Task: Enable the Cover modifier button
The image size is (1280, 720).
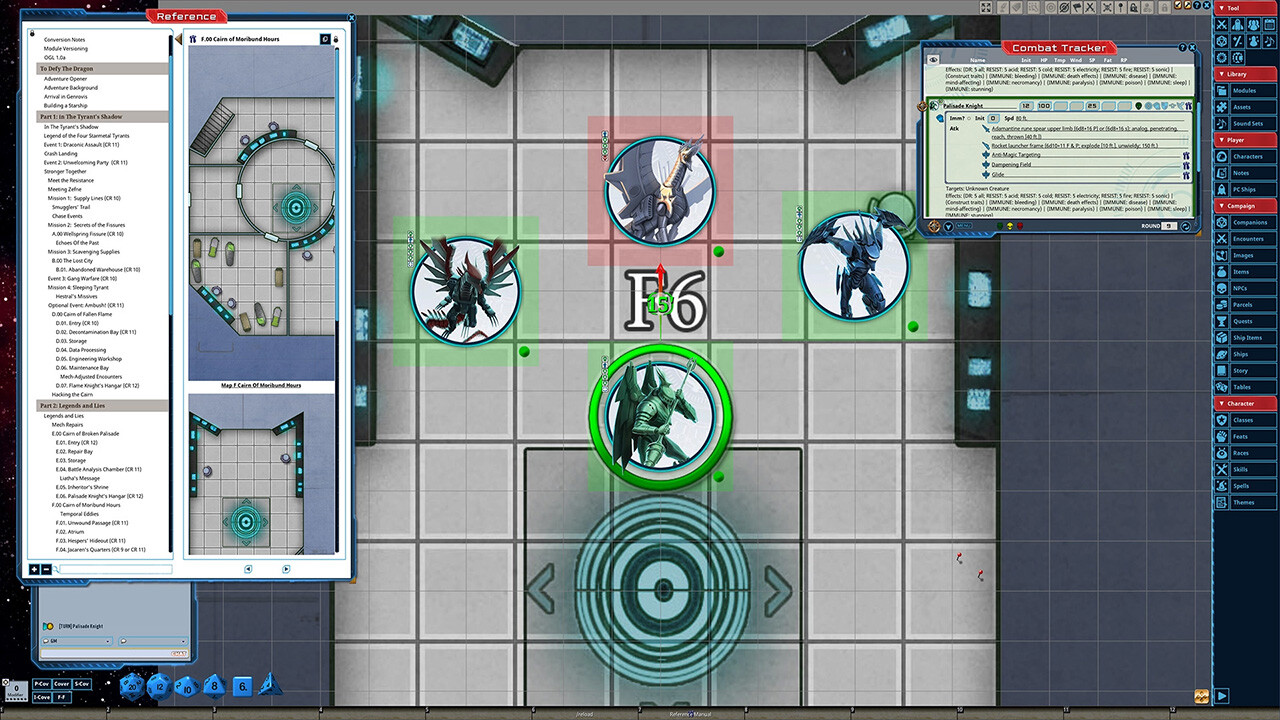Action: point(61,684)
